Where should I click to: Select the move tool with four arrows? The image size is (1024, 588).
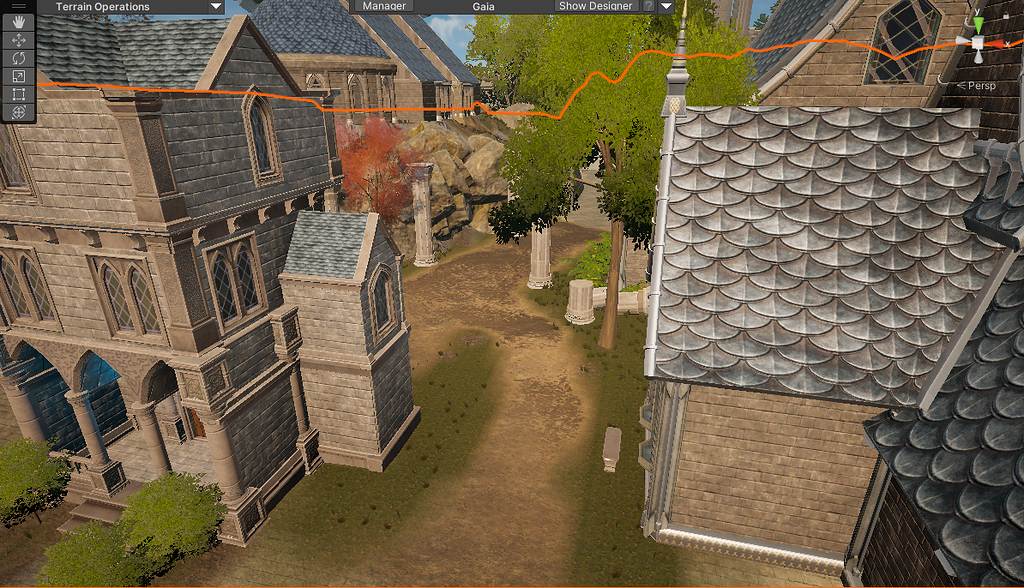[x=18, y=40]
